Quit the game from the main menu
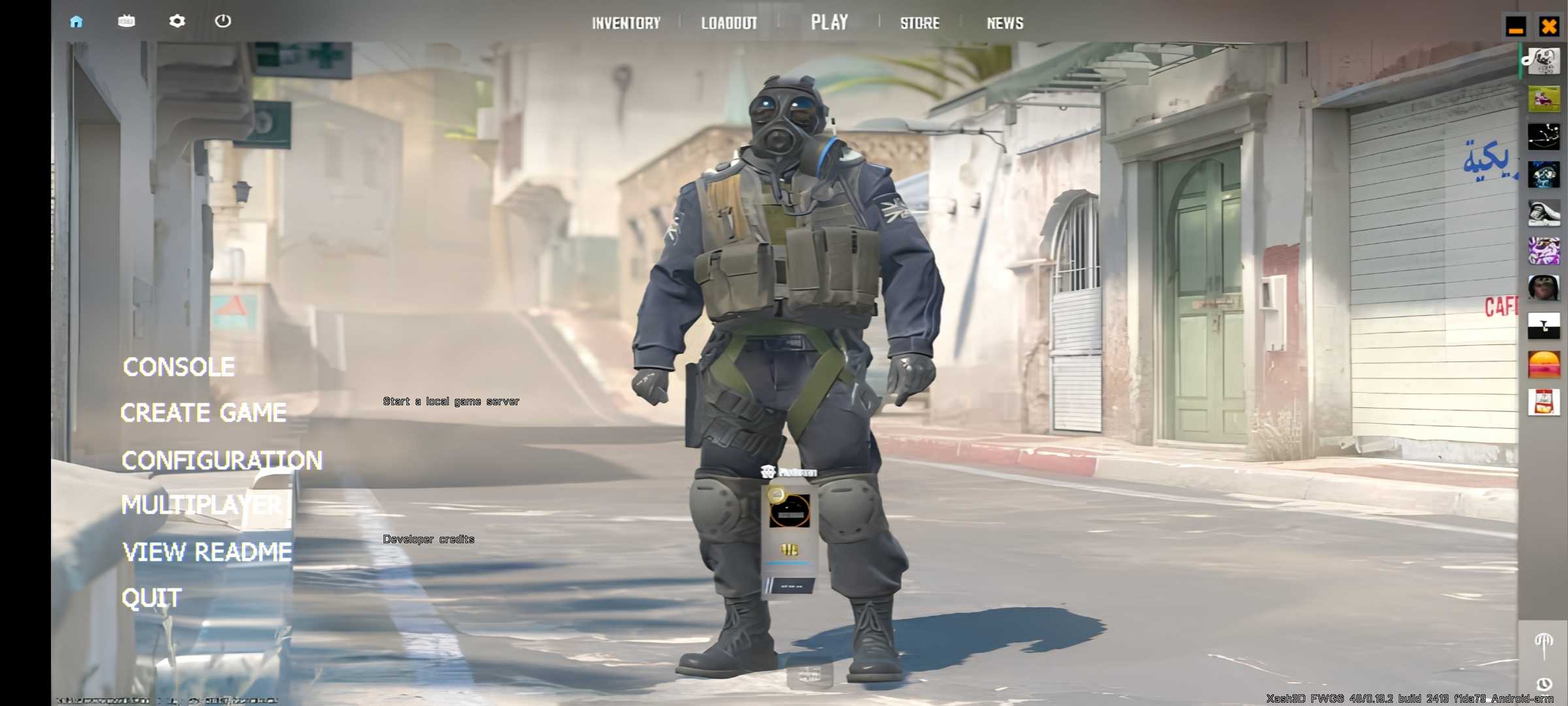 [x=151, y=597]
